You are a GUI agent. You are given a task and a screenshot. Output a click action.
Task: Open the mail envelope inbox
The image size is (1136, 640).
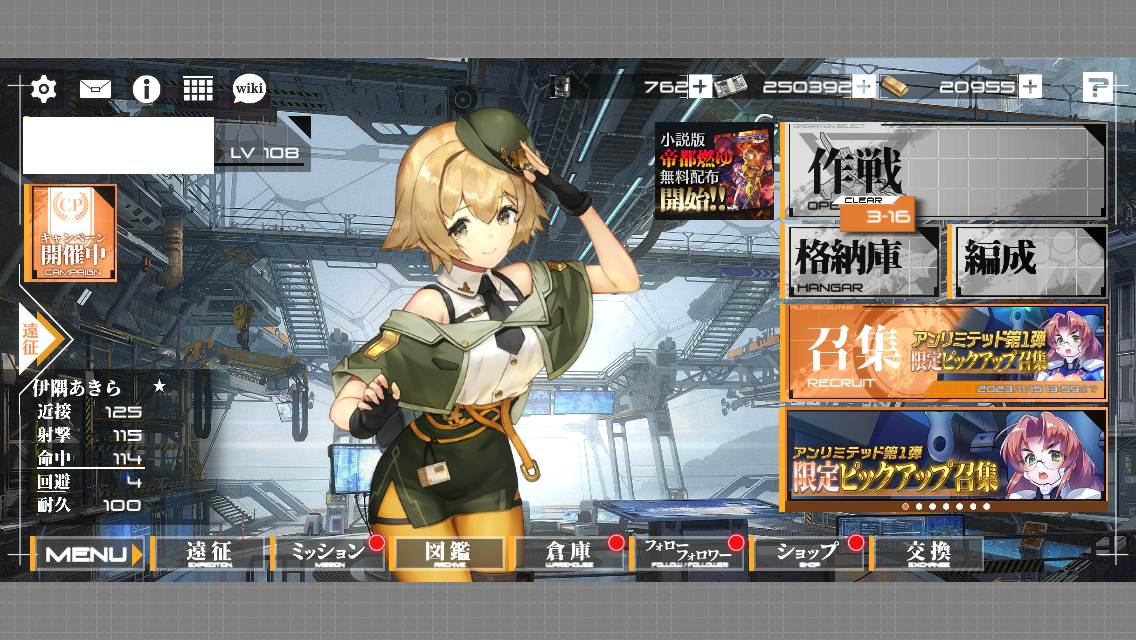[95, 89]
